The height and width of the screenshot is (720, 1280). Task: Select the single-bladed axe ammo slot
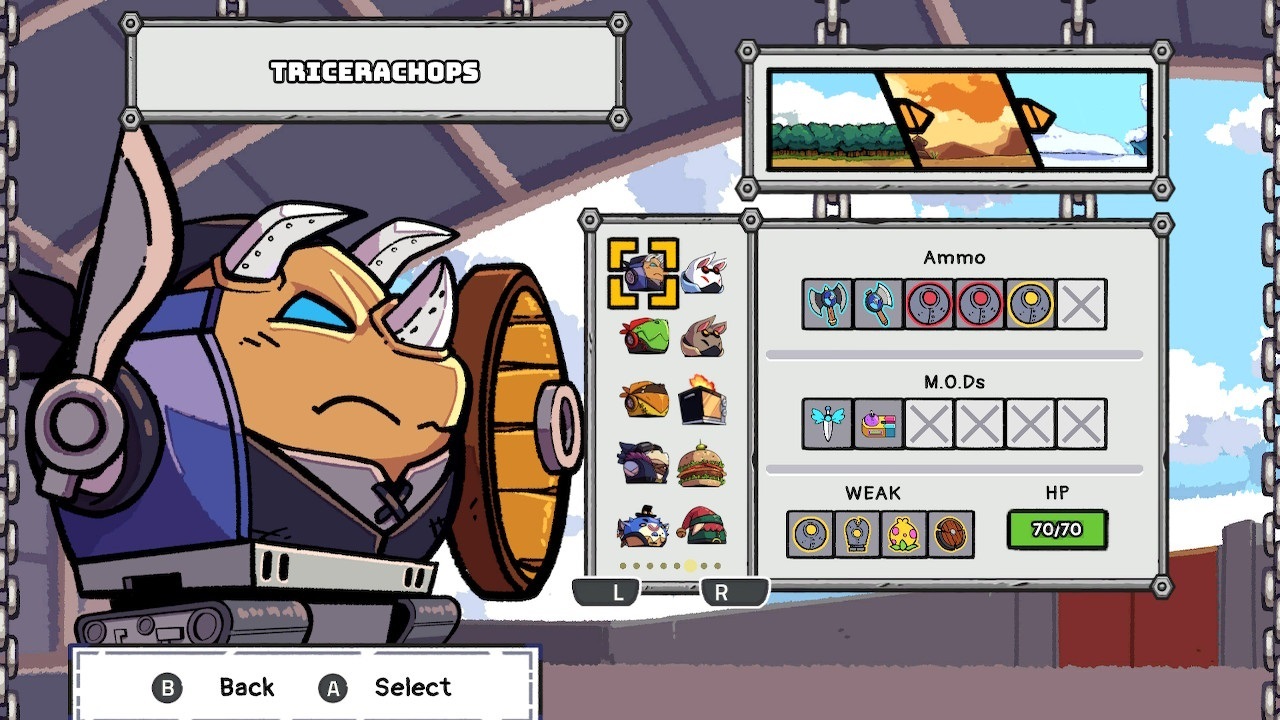[878, 304]
